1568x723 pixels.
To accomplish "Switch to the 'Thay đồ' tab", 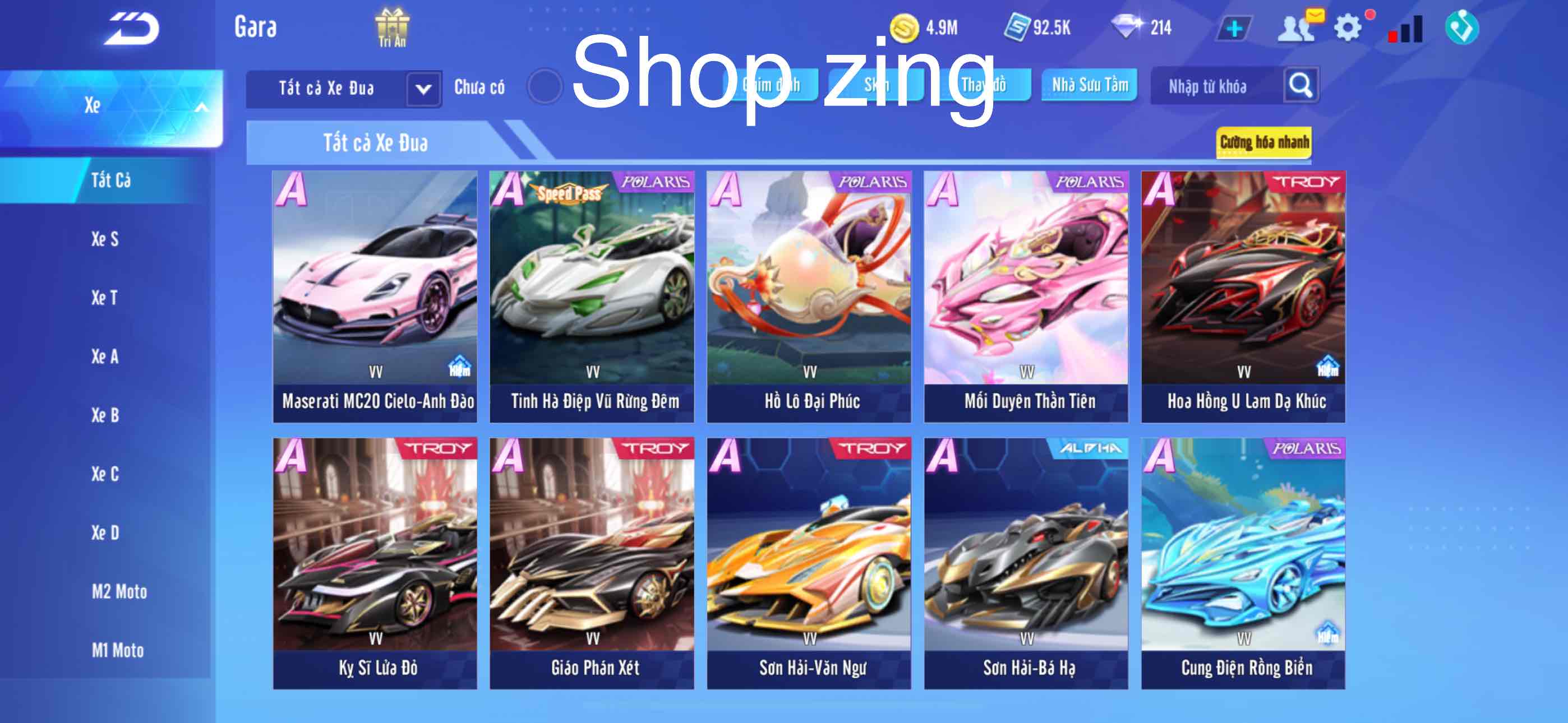I will [x=985, y=86].
